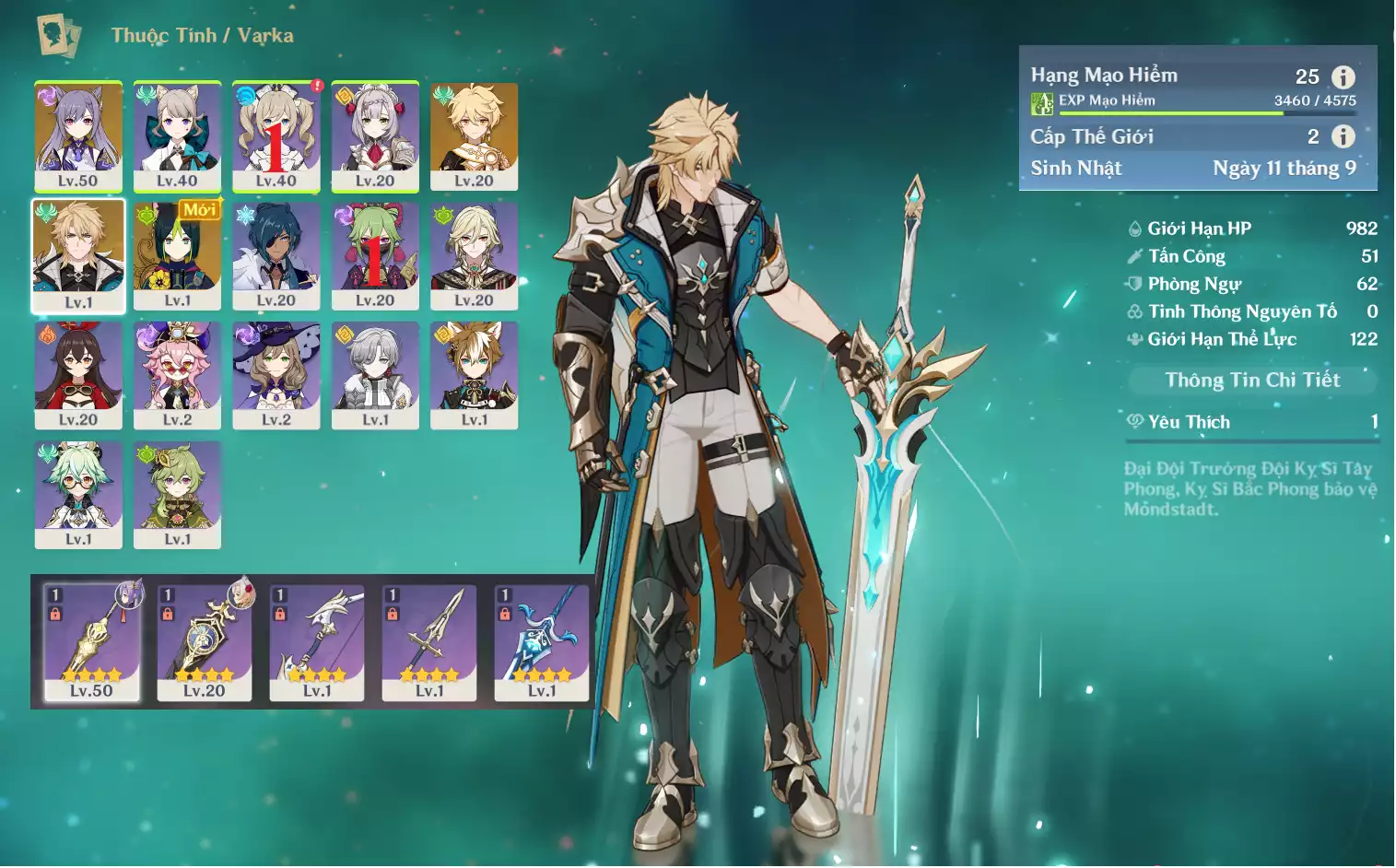The image size is (1396, 868).
Task: Choose Lynette's Lv.40 portrait
Action: (x=177, y=135)
